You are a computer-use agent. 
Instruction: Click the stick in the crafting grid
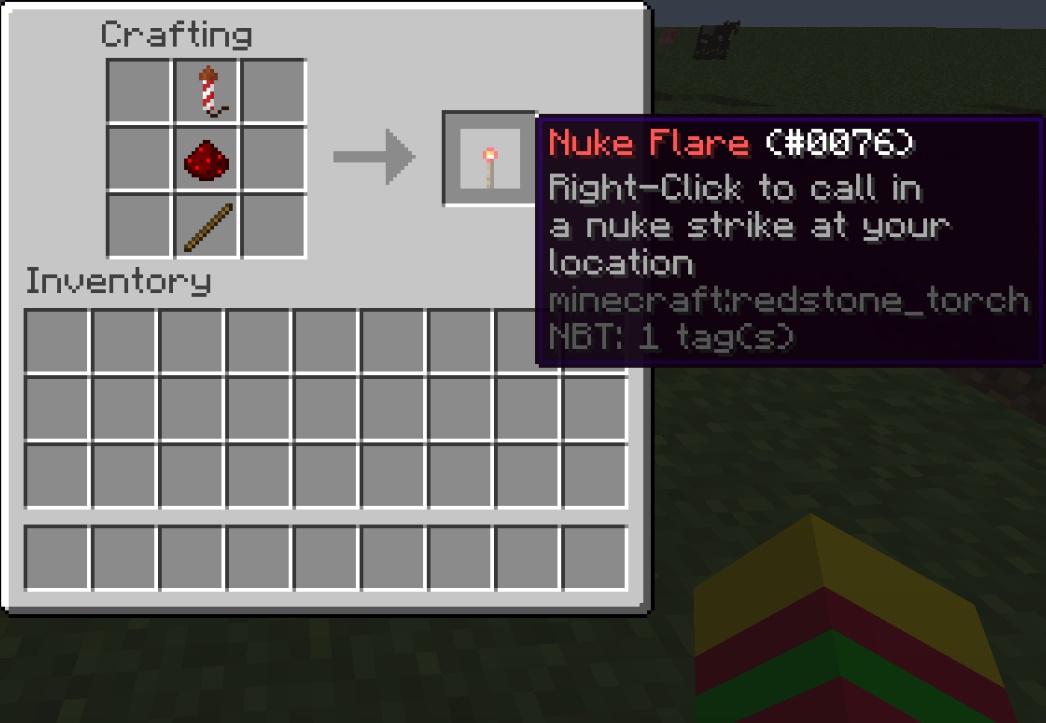point(208,226)
